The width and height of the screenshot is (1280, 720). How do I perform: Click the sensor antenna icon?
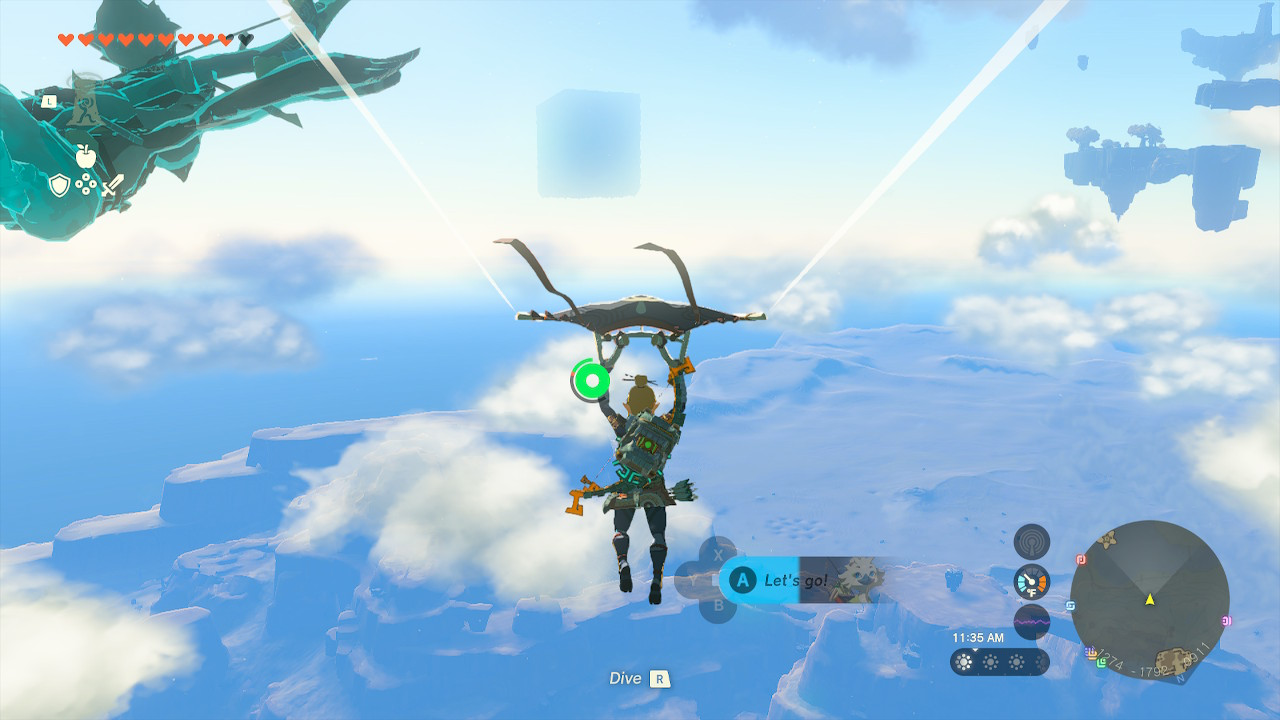(1031, 542)
